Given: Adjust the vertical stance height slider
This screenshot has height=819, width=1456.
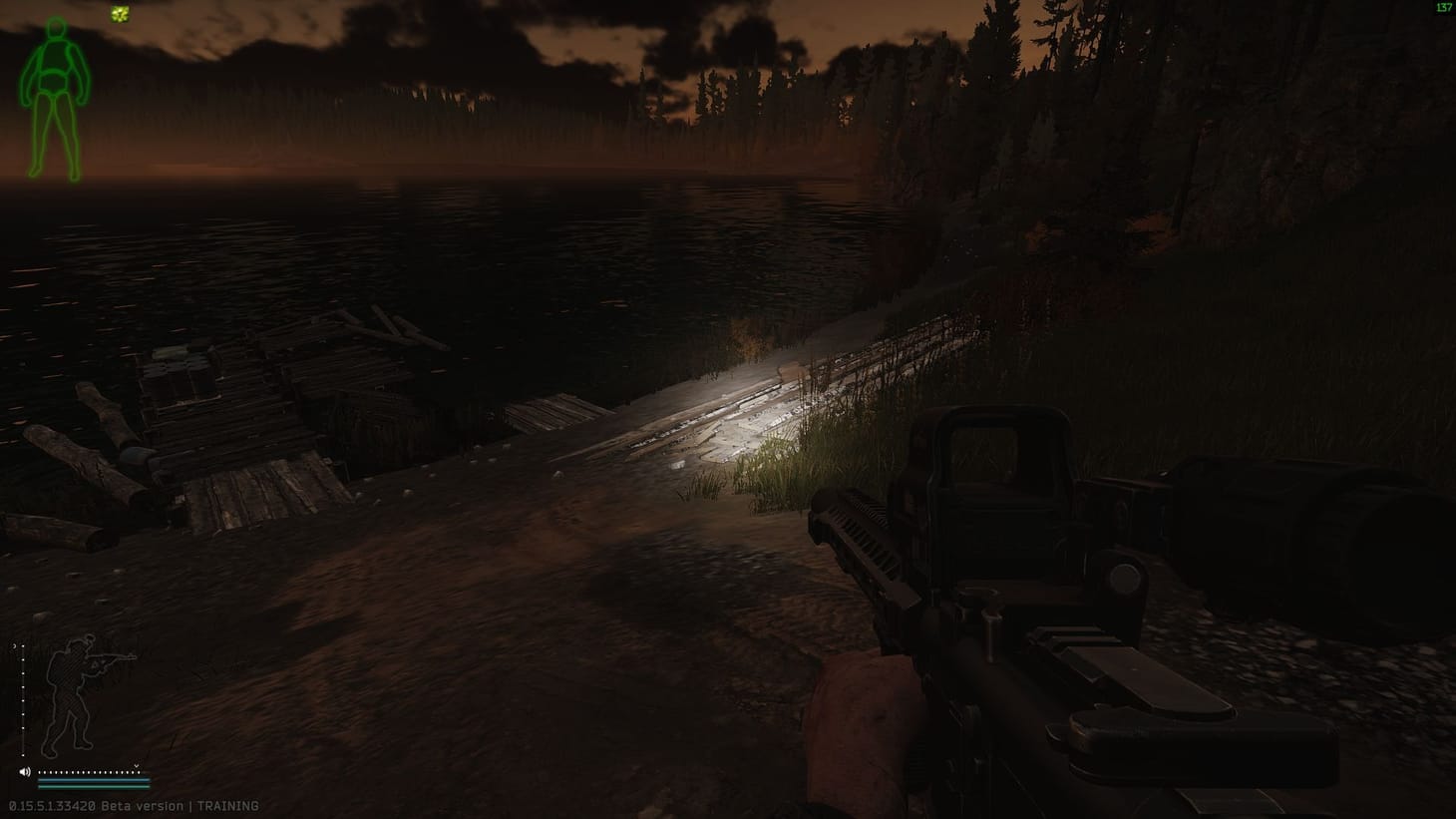Looking at the screenshot, I should coord(23,698).
